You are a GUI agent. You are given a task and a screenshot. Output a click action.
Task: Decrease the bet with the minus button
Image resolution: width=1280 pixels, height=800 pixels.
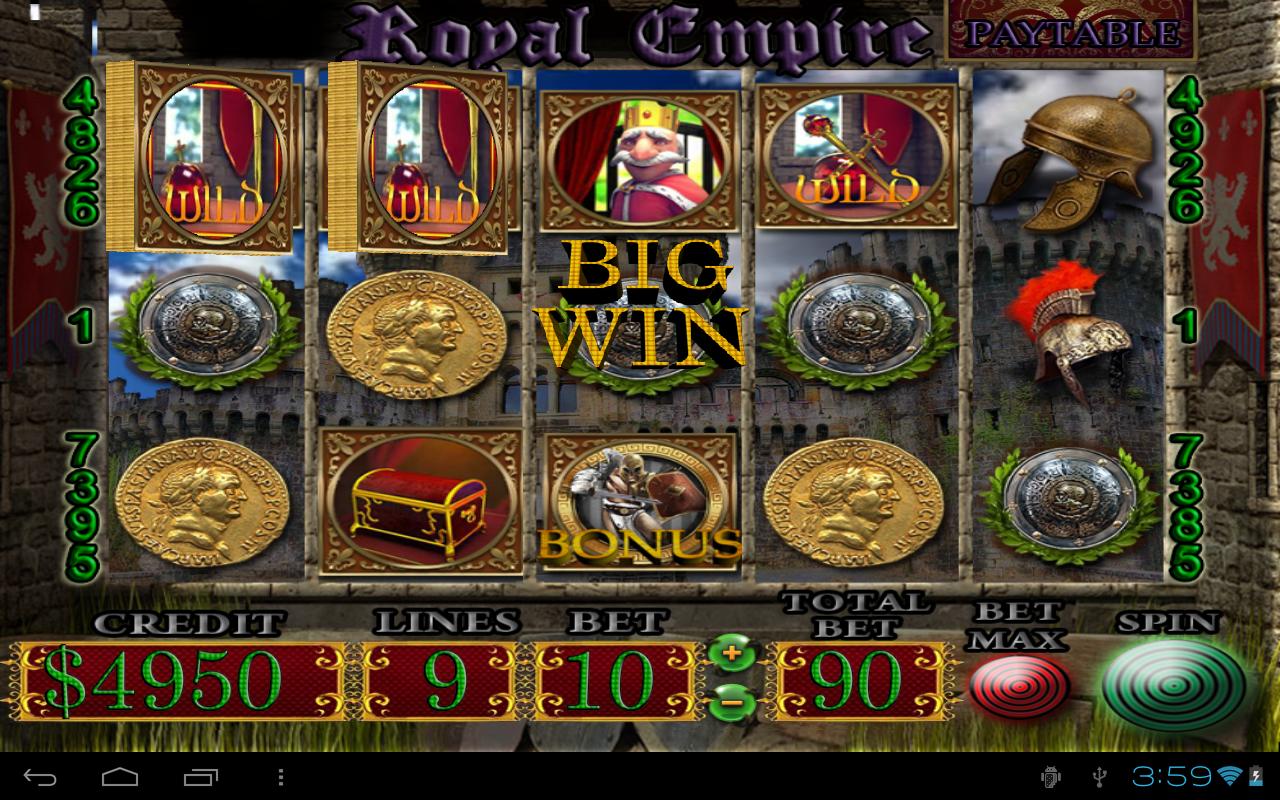(731, 702)
